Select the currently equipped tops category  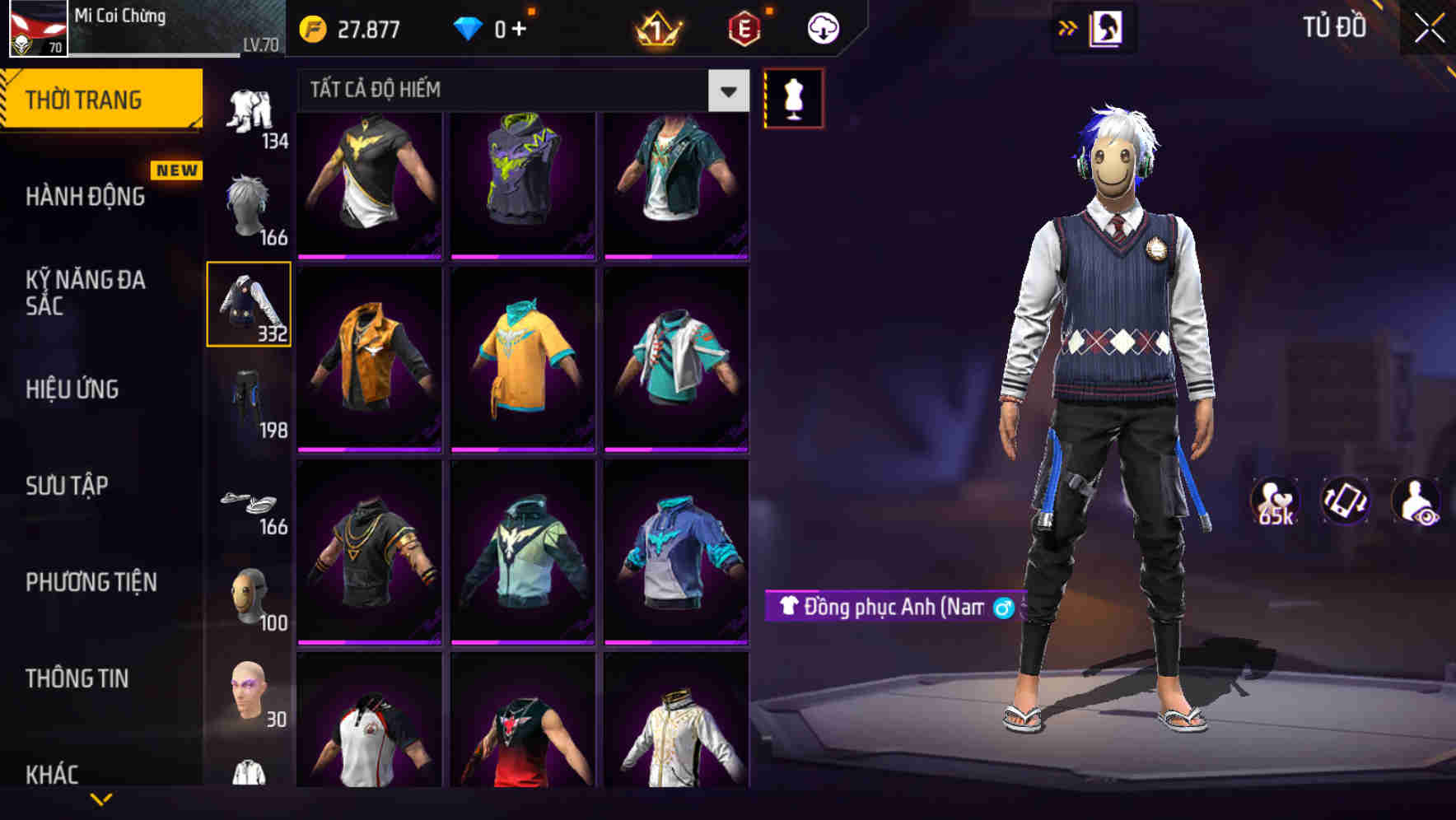pyautogui.click(x=248, y=303)
